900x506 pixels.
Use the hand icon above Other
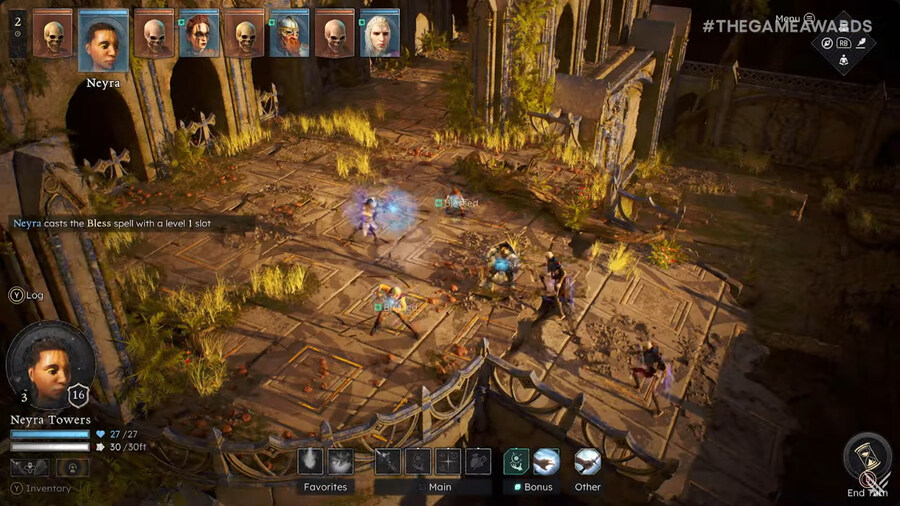pos(588,461)
